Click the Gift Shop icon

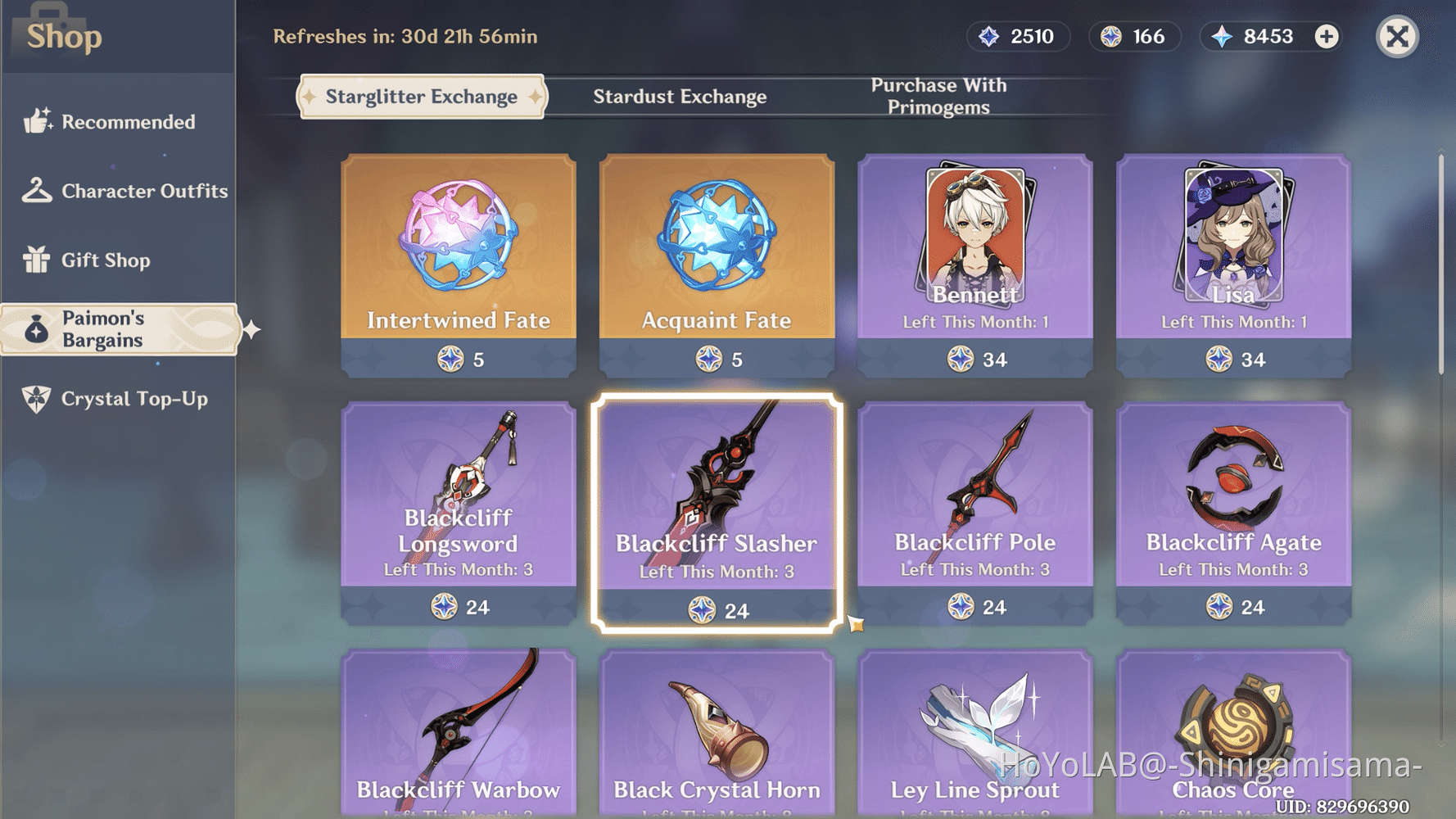(x=37, y=260)
